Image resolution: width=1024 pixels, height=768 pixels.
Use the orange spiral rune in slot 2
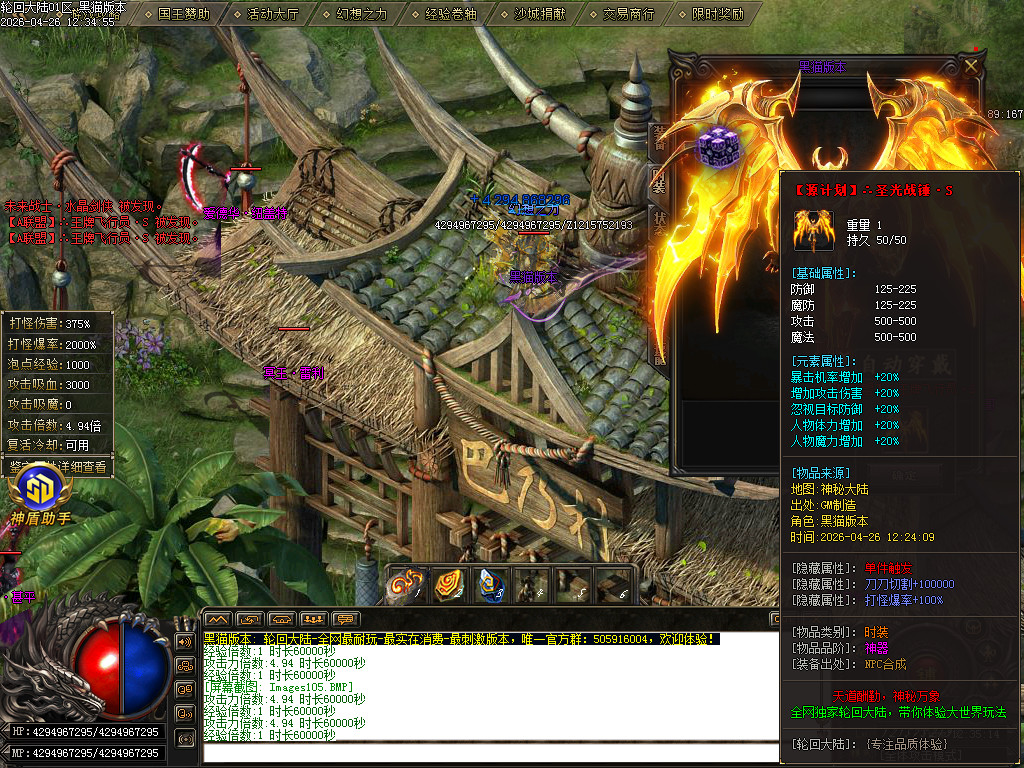pos(448,585)
